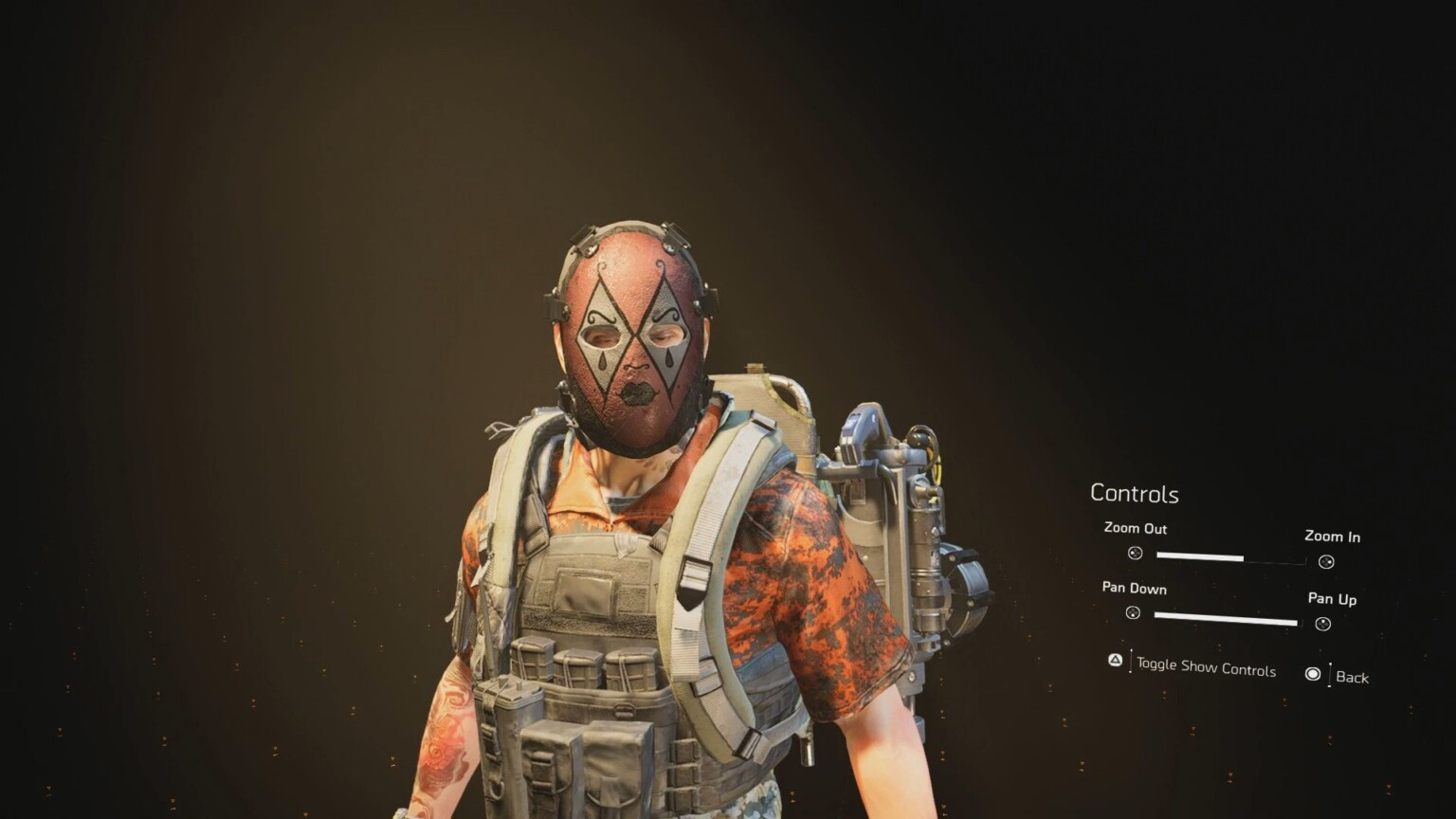Go back using the Back button
This screenshot has height=819, width=1456.
click(x=1351, y=677)
